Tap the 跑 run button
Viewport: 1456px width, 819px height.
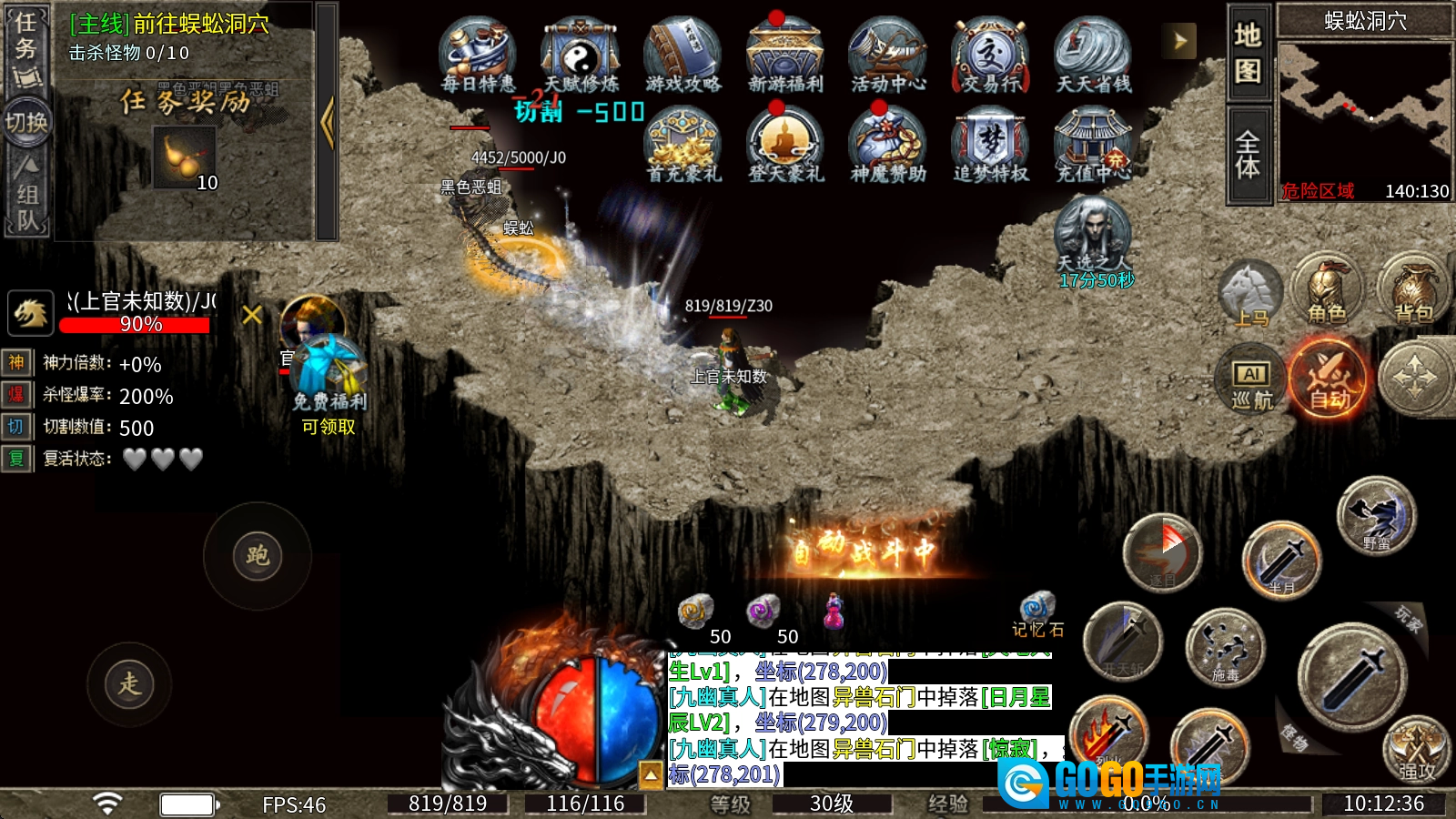[x=258, y=556]
